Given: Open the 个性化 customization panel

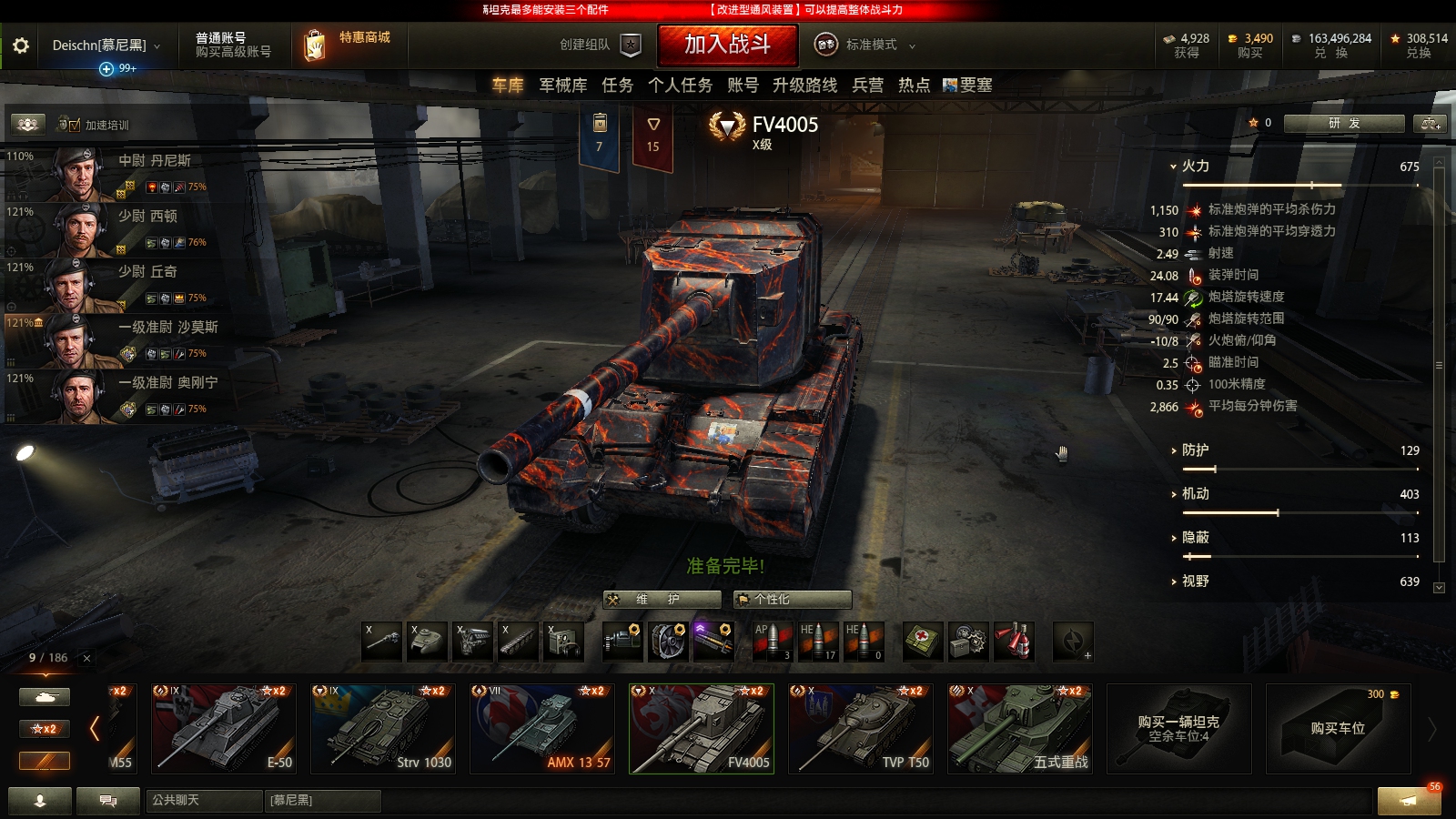Looking at the screenshot, I should pos(790,600).
